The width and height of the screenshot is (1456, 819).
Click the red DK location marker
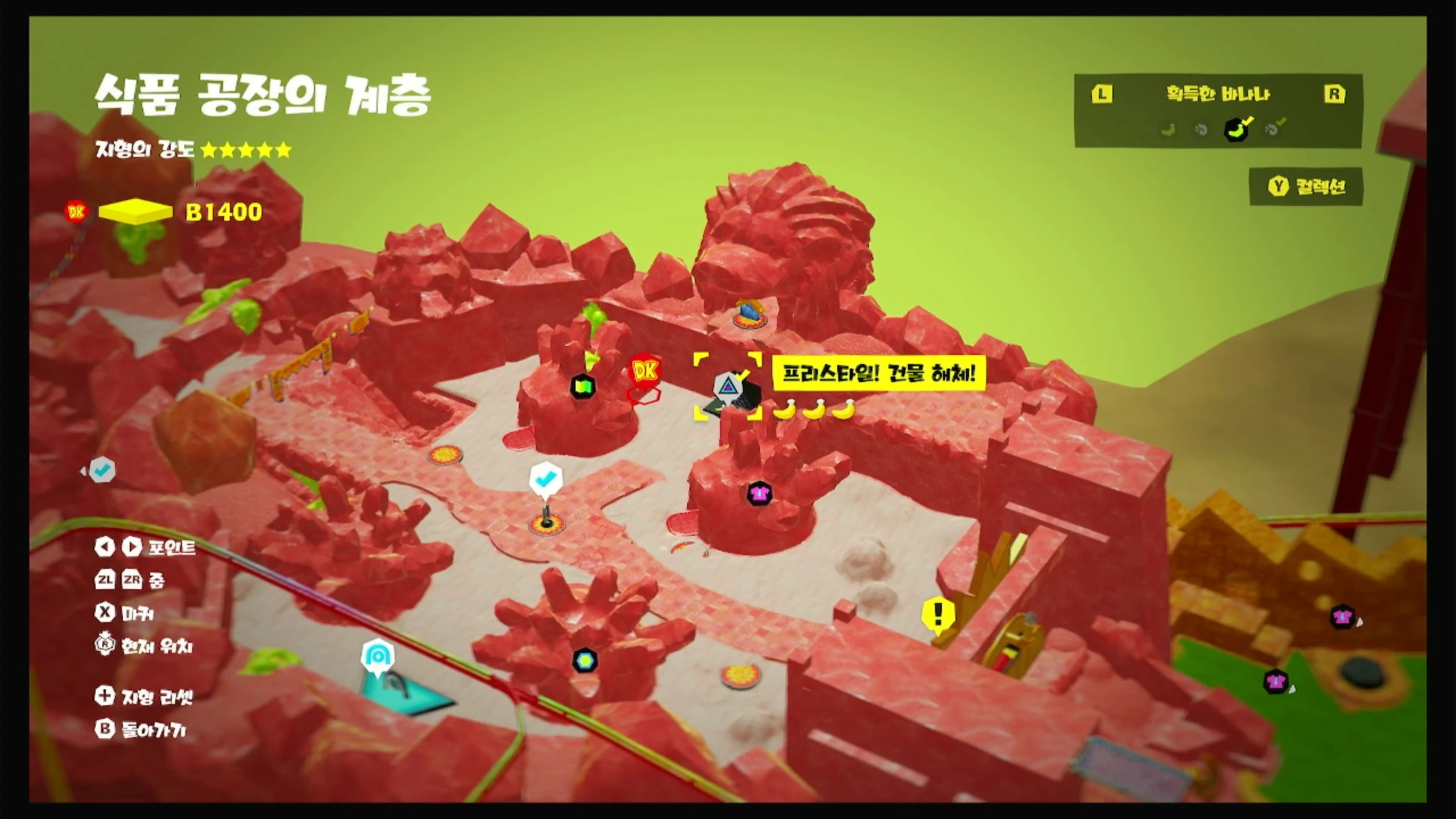[x=645, y=371]
